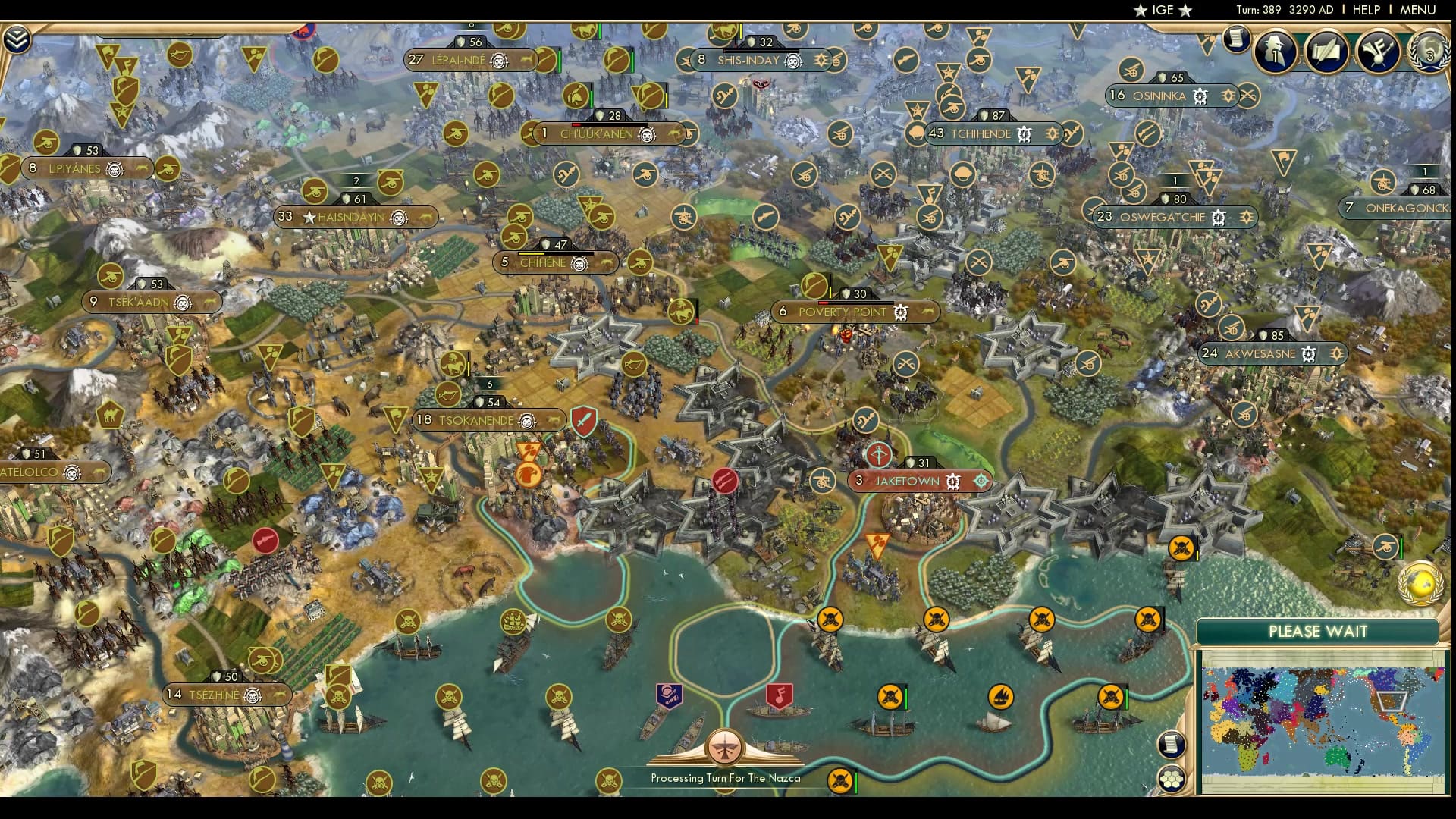
Task: Select the Great Musician flag on the southern coast
Action: (780, 694)
